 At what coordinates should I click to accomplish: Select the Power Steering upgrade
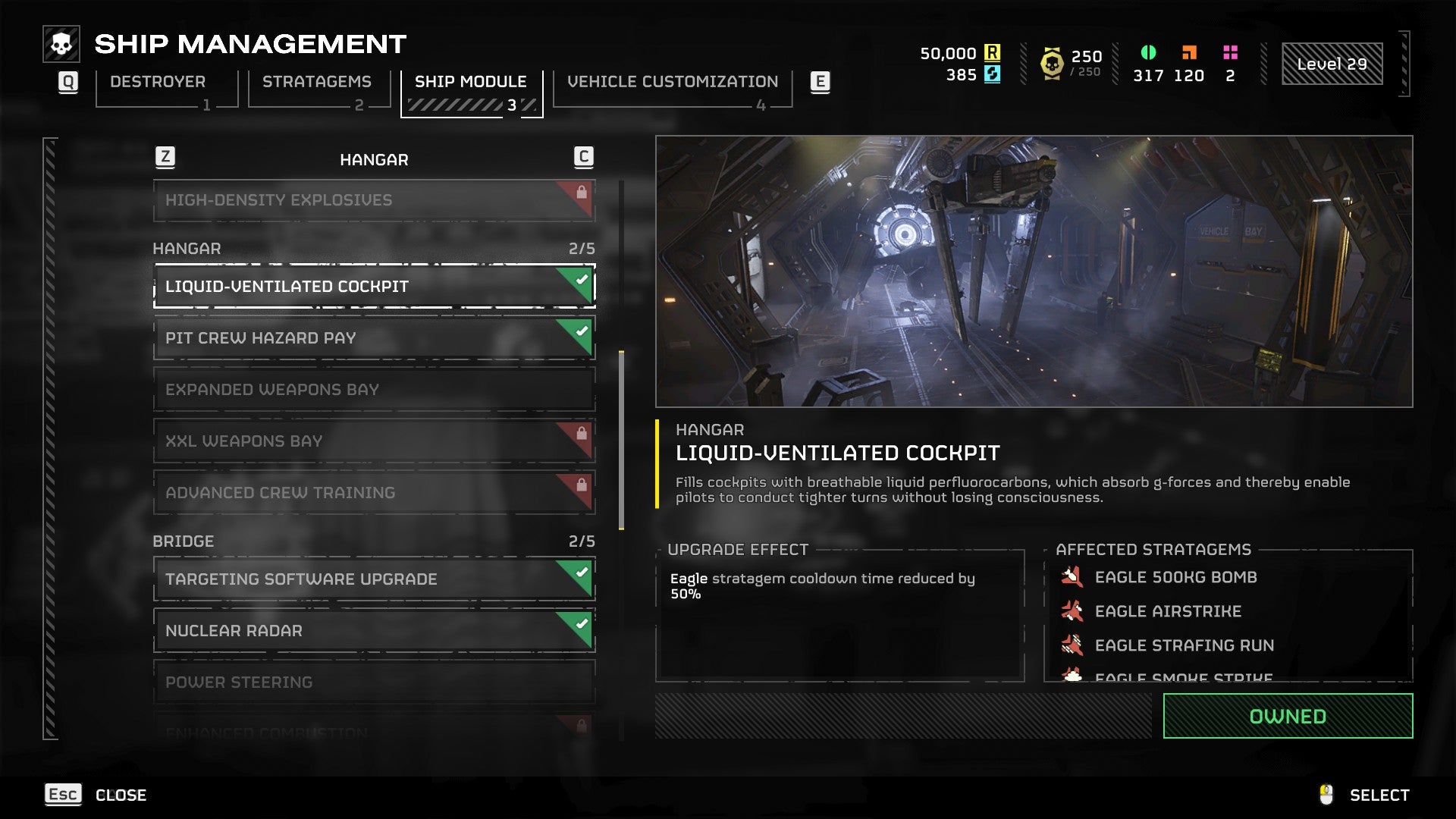pyautogui.click(x=373, y=682)
